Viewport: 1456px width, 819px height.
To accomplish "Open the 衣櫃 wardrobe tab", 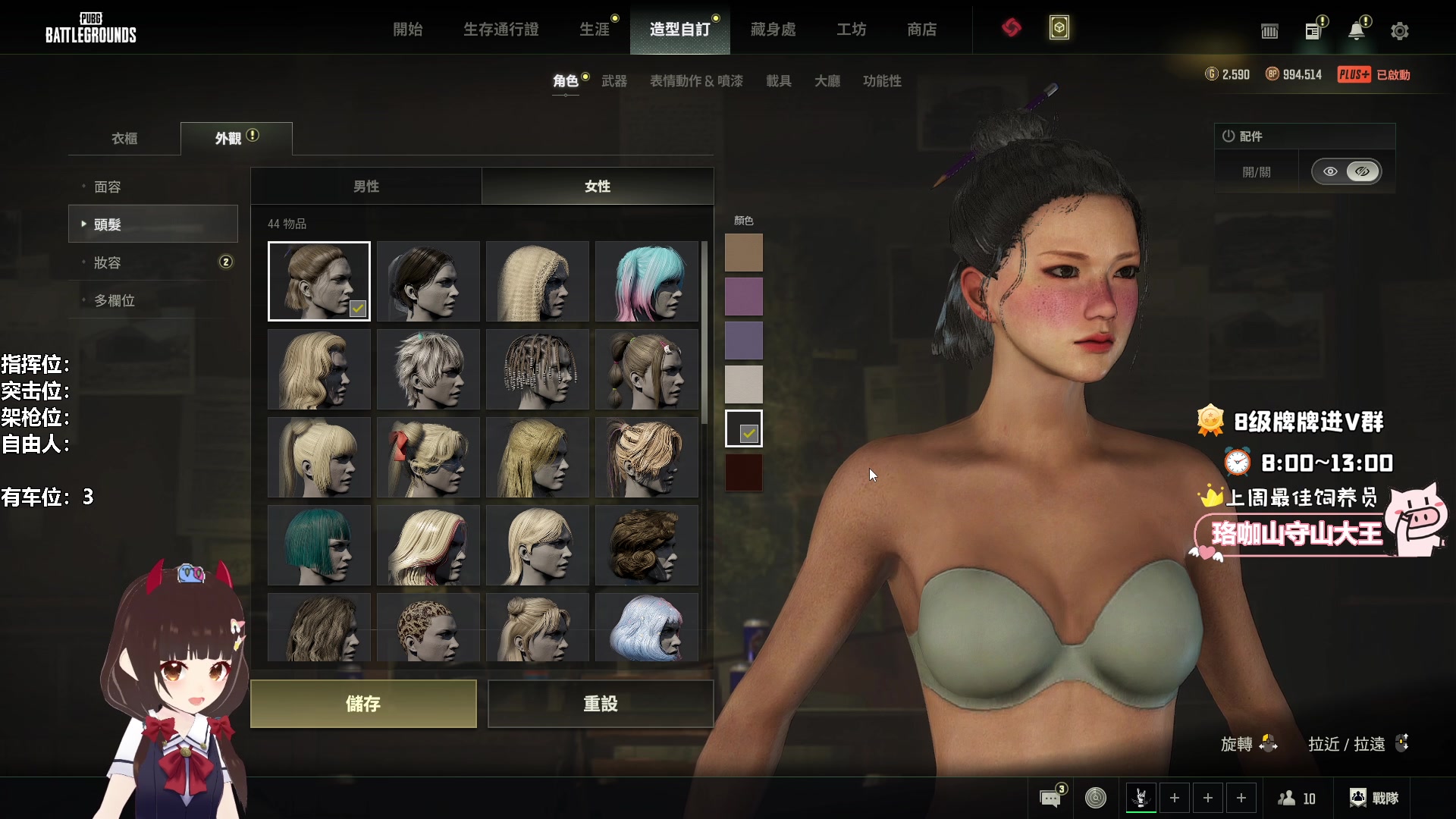I will click(x=124, y=139).
